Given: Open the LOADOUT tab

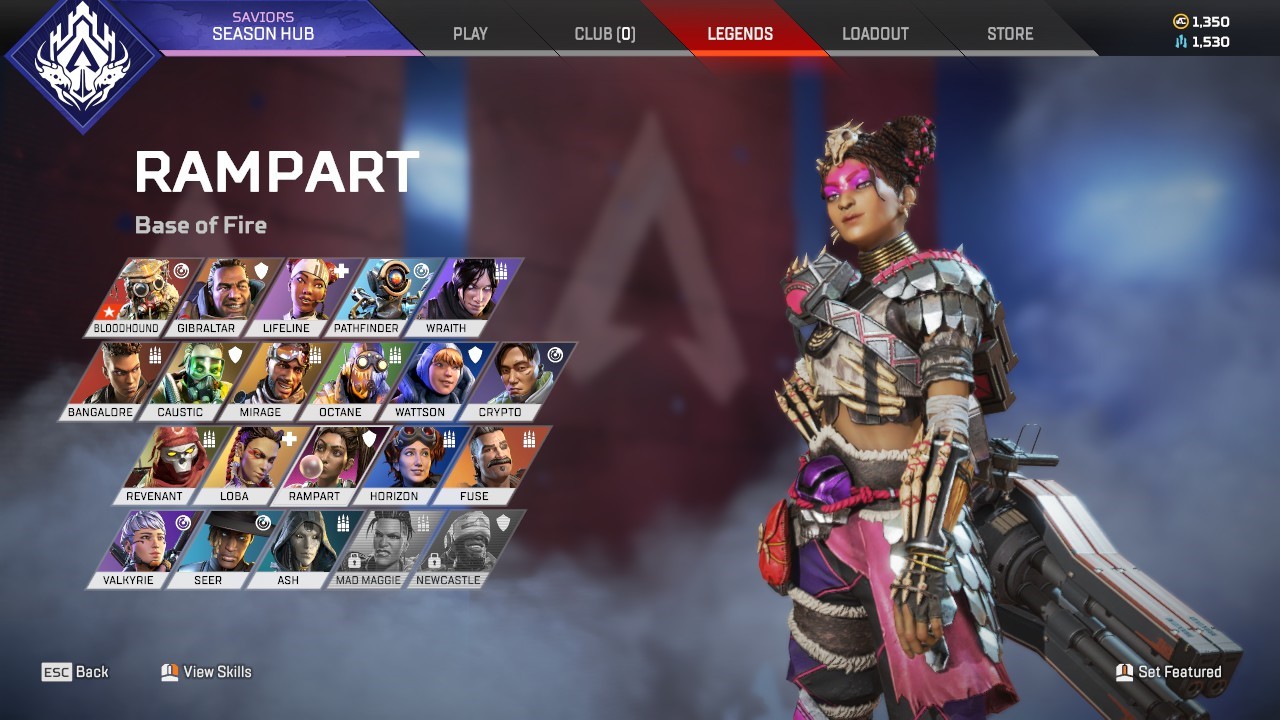Looking at the screenshot, I should 876,33.
